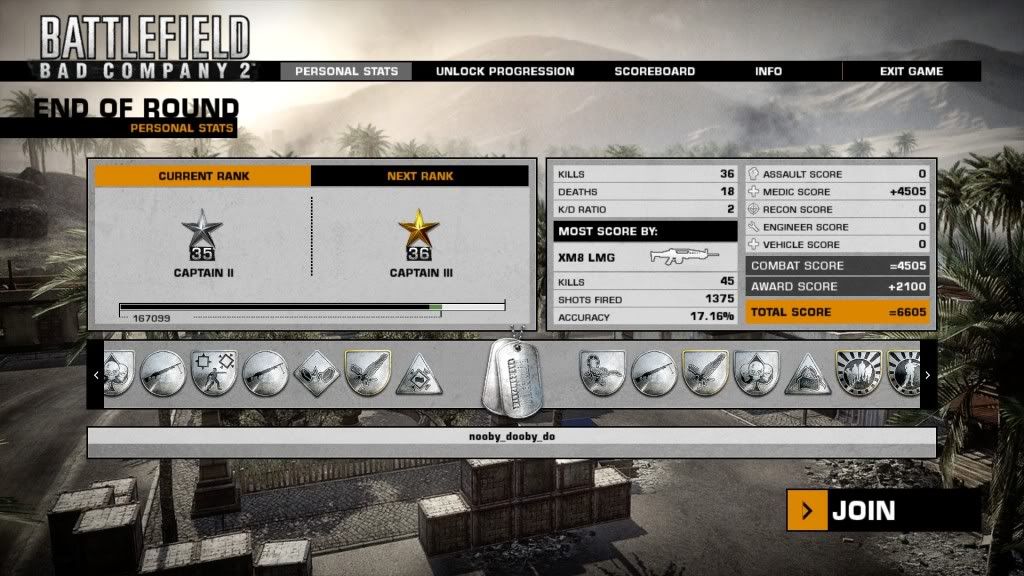1024x576 pixels.
Task: Show the Scoreboard tab
Action: 654,71
